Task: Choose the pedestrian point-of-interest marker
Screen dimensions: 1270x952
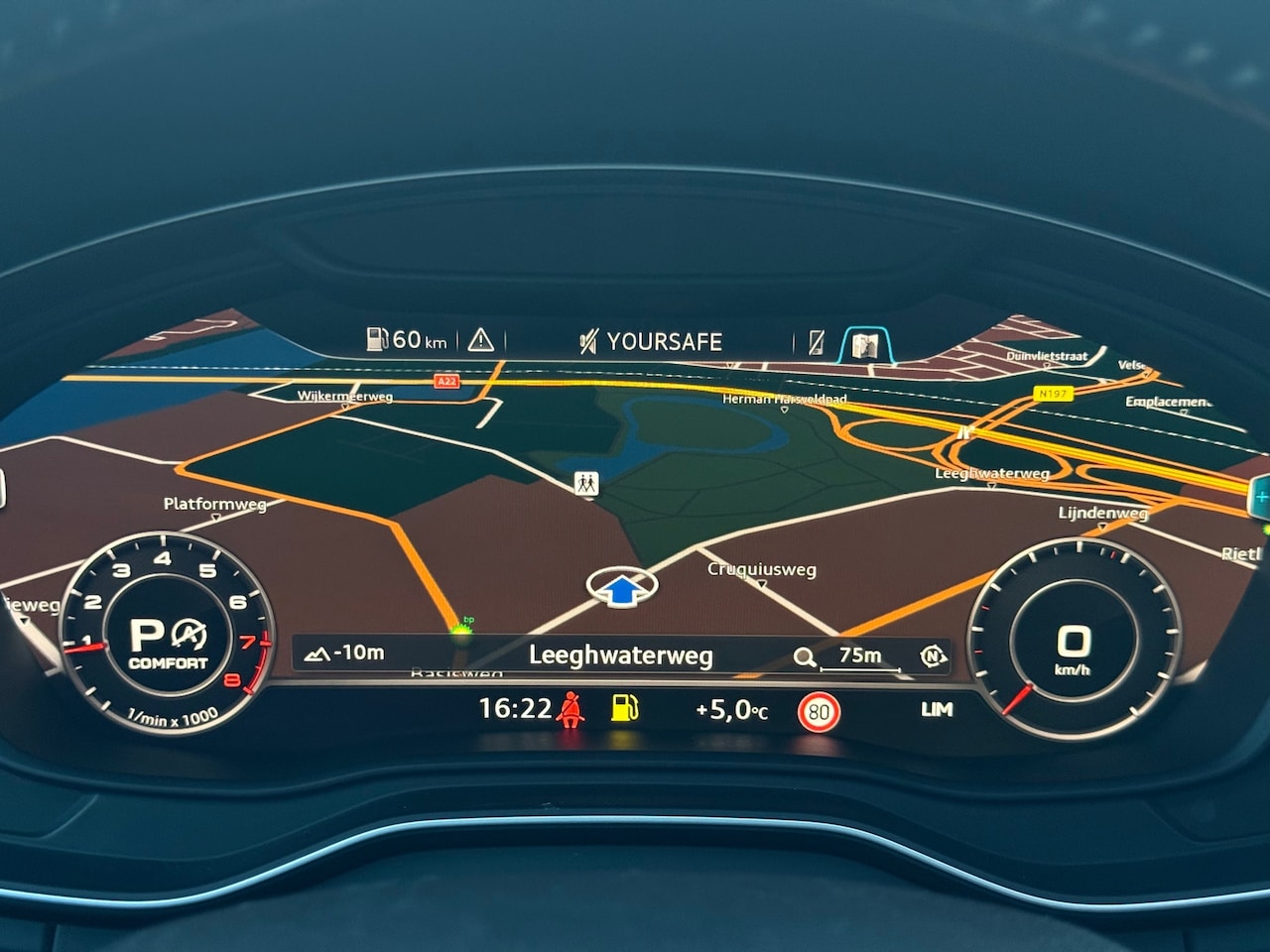Action: (x=586, y=483)
